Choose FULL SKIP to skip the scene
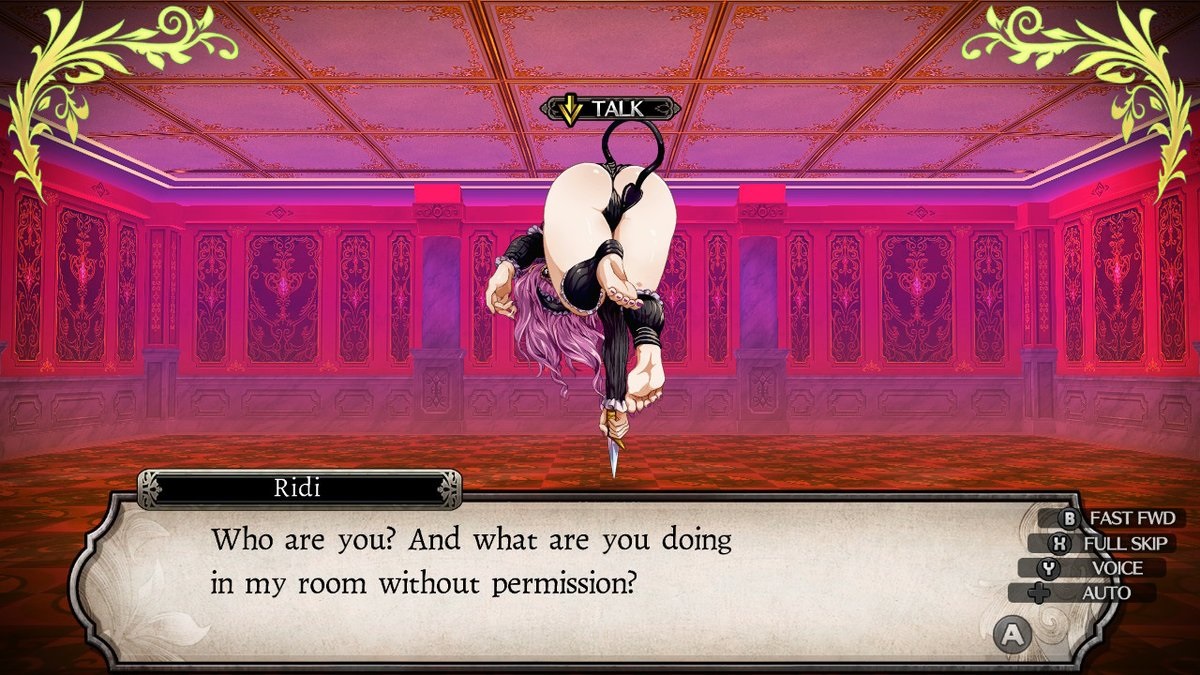1200x675 pixels. click(x=1110, y=544)
